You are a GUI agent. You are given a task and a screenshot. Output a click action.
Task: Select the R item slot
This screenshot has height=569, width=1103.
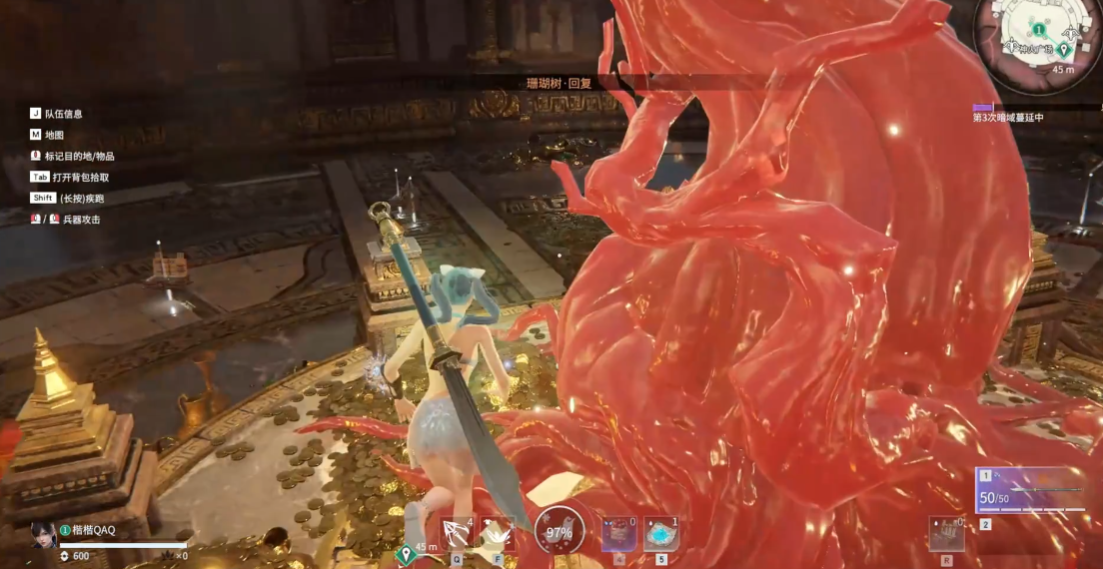coord(946,535)
